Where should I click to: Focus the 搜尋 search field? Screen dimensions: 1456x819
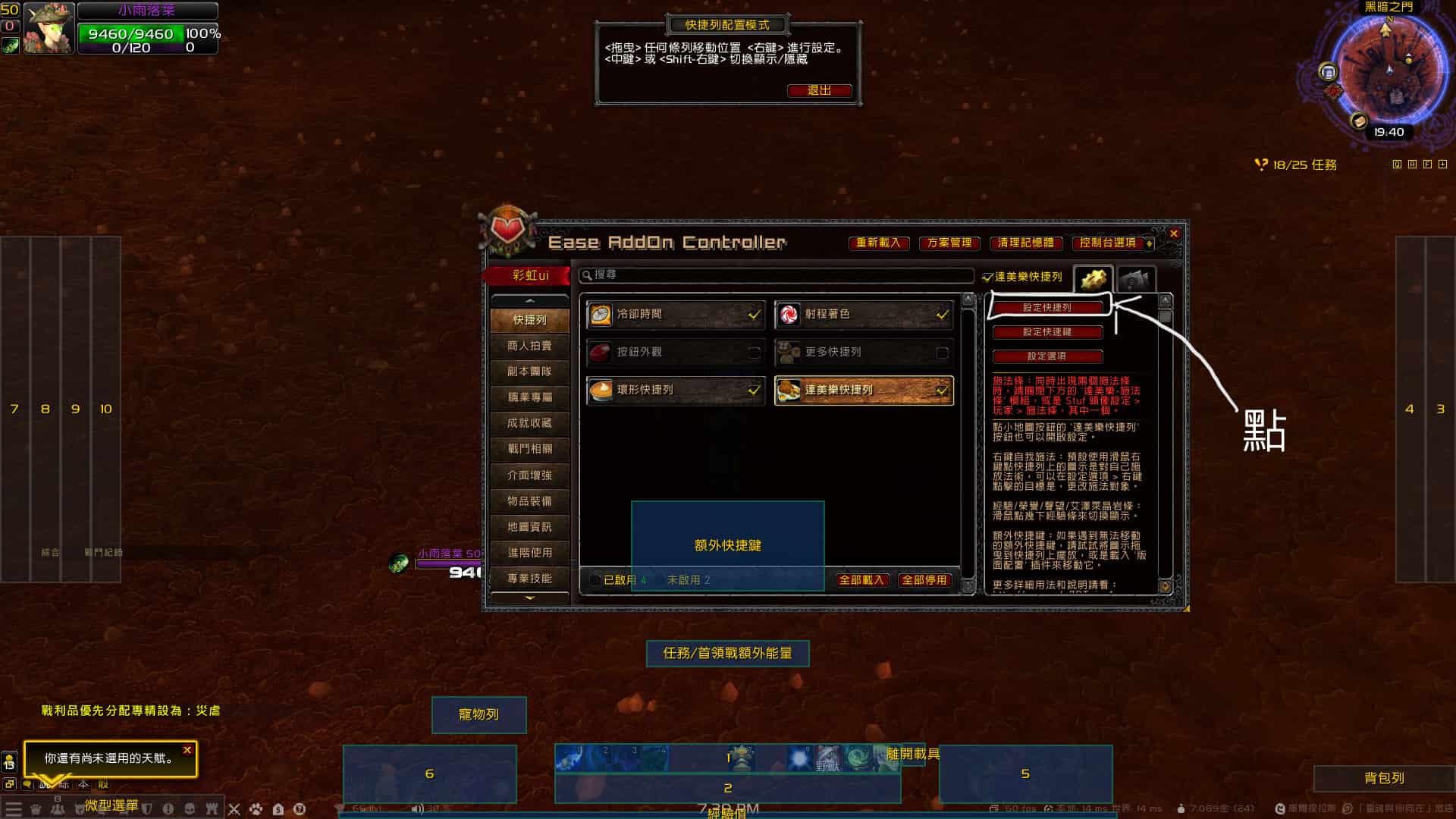click(x=777, y=275)
